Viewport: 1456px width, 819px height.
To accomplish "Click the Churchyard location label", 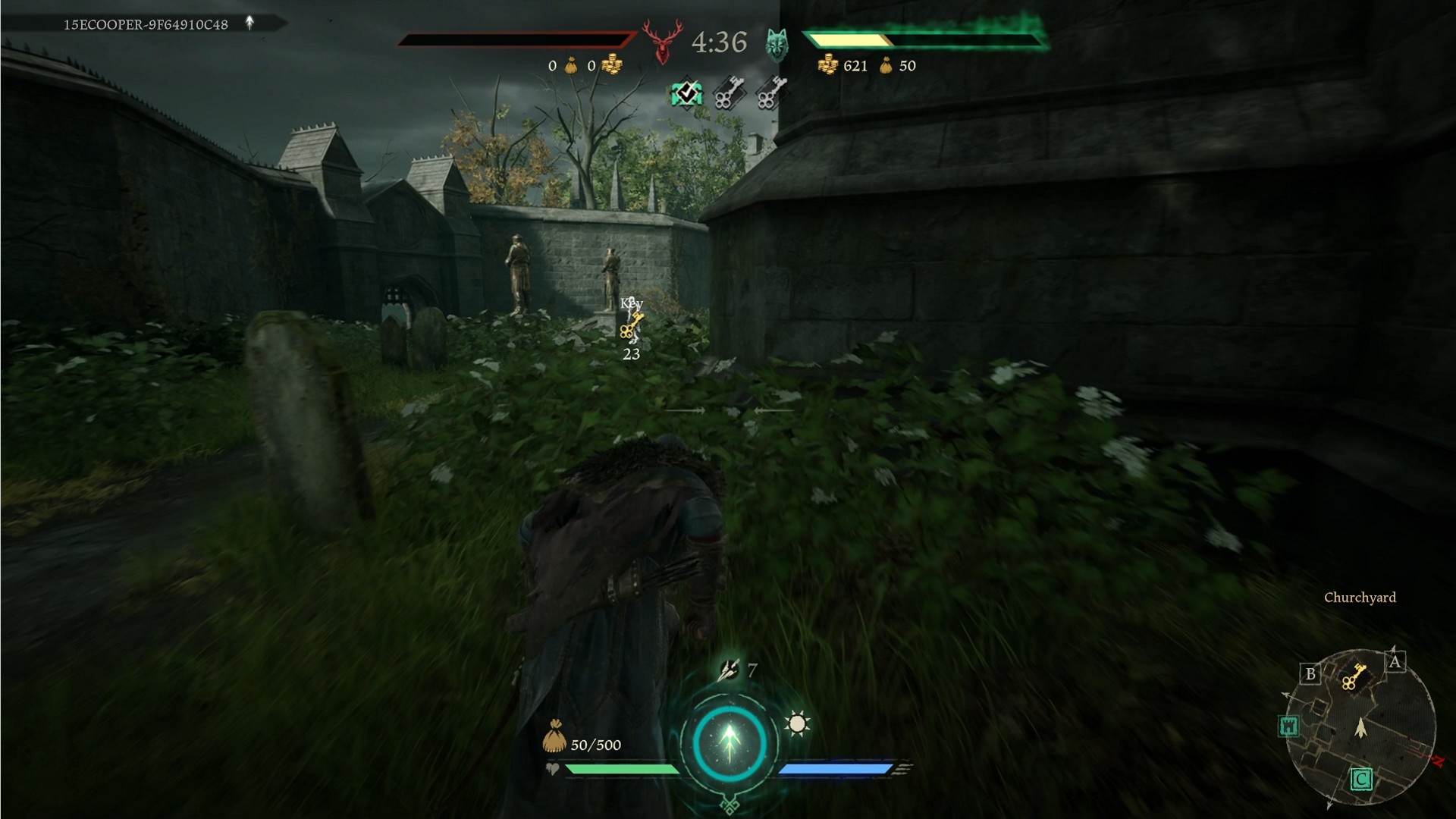I will click(x=1360, y=598).
